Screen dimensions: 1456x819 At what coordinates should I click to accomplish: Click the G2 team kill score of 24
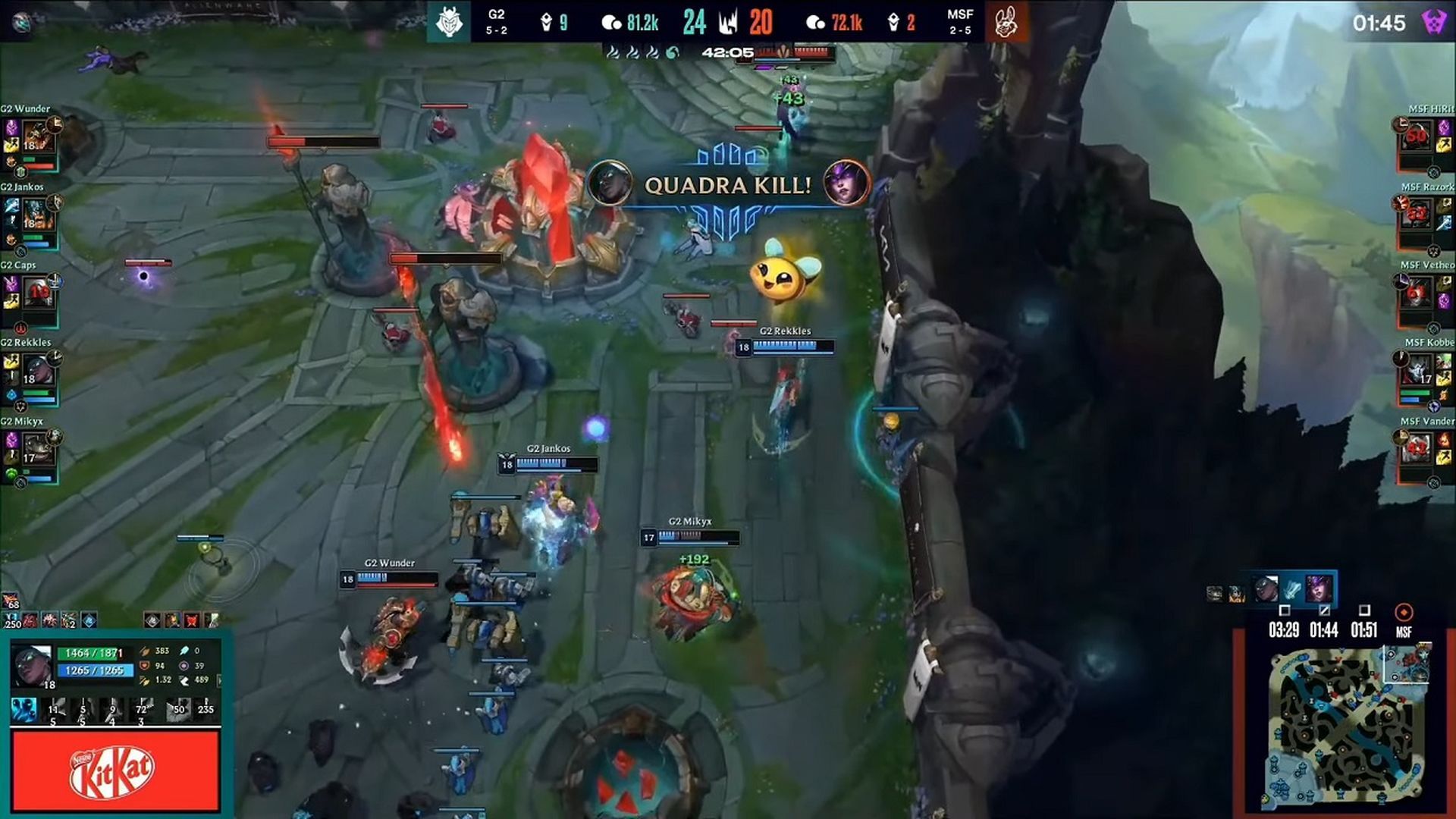point(696,21)
